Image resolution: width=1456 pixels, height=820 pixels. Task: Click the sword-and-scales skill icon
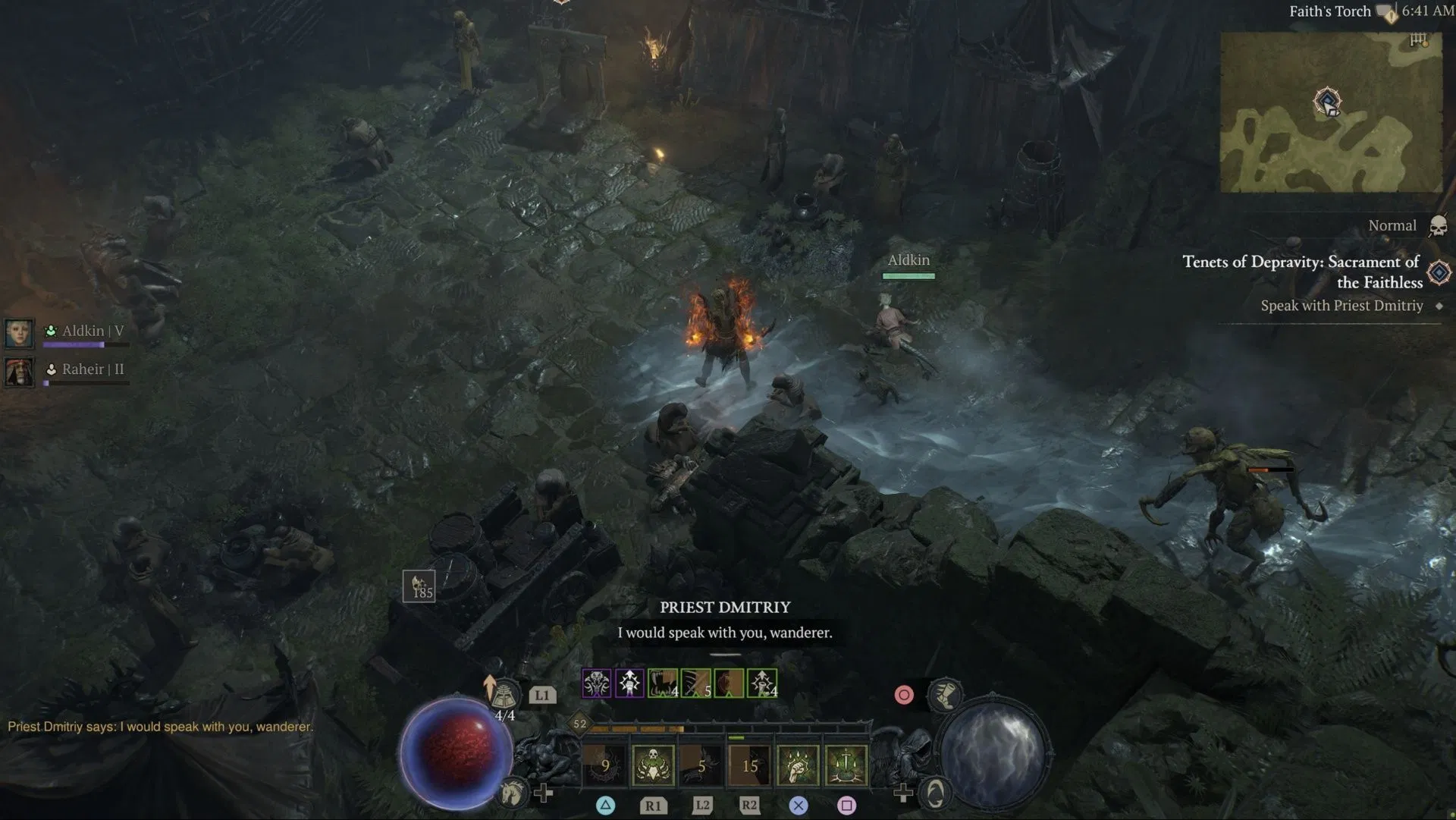tap(845, 762)
